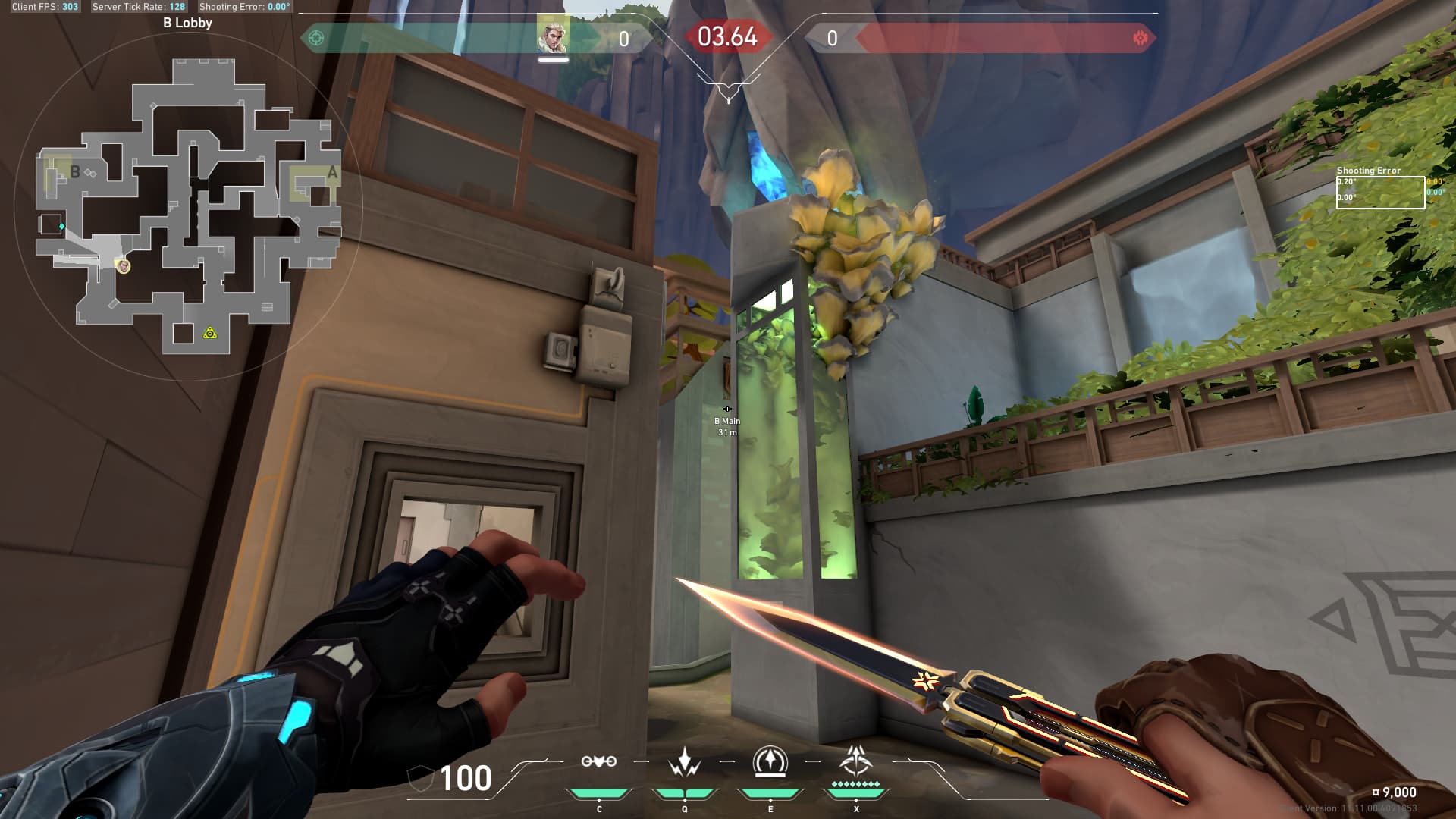Click the player marker on the minimap
The height and width of the screenshot is (819, 1456).
123,265
